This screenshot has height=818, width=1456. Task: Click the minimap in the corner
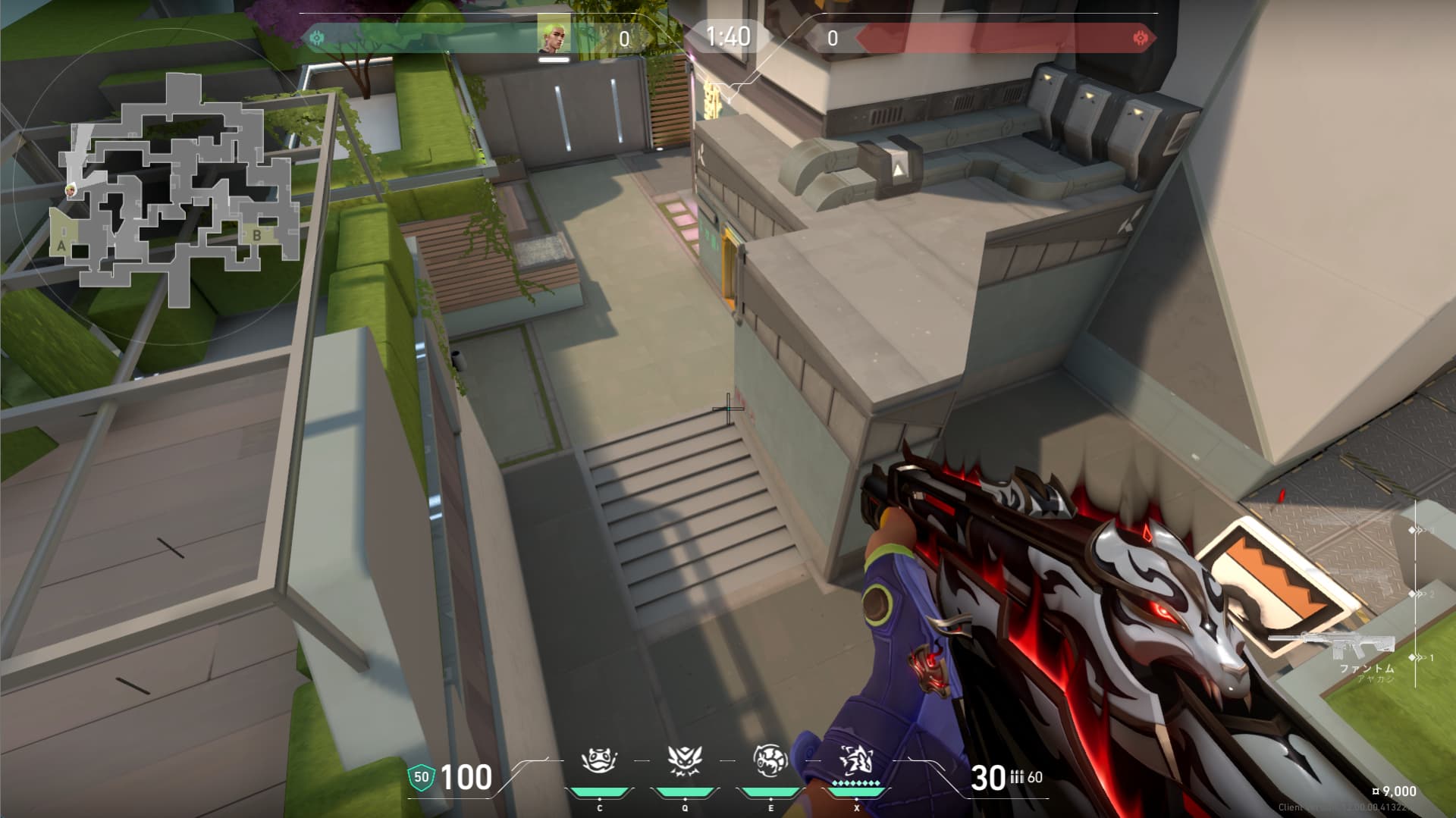176,190
